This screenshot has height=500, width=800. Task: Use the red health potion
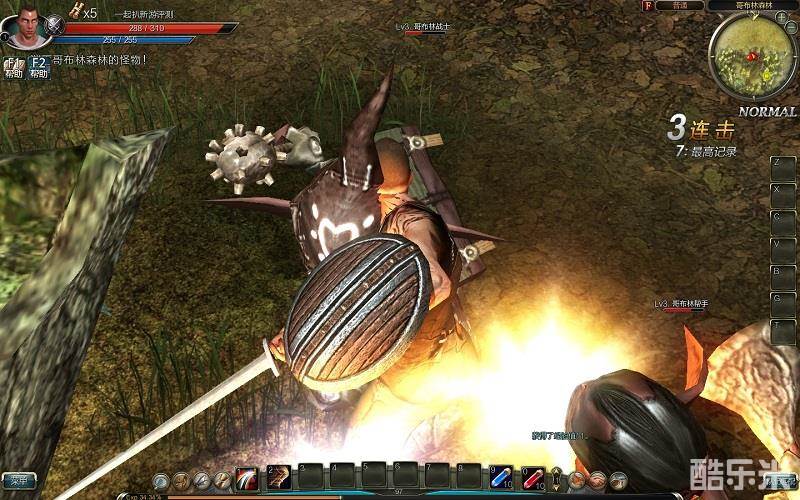(533, 478)
